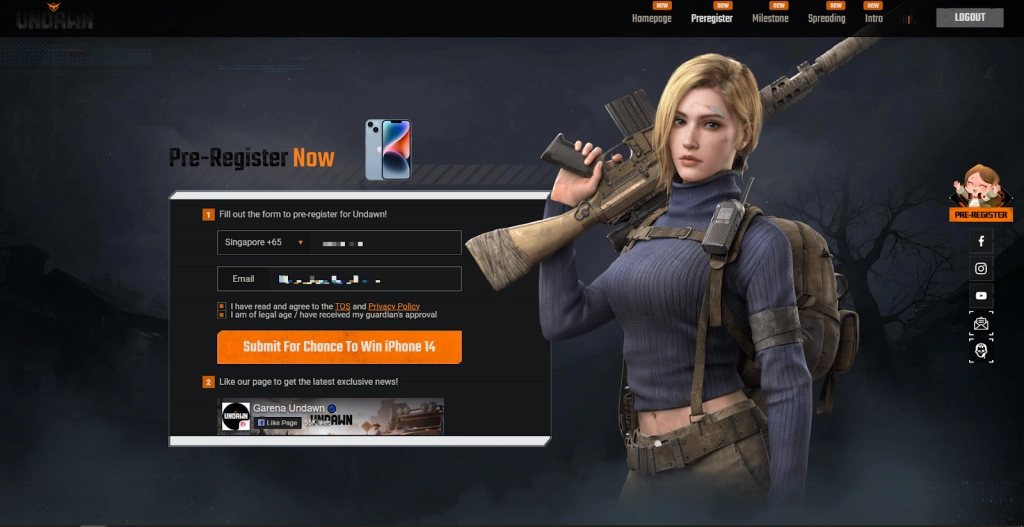Open the Singapore +65 country code dropdown
The image size is (1024, 527).
tap(263, 242)
